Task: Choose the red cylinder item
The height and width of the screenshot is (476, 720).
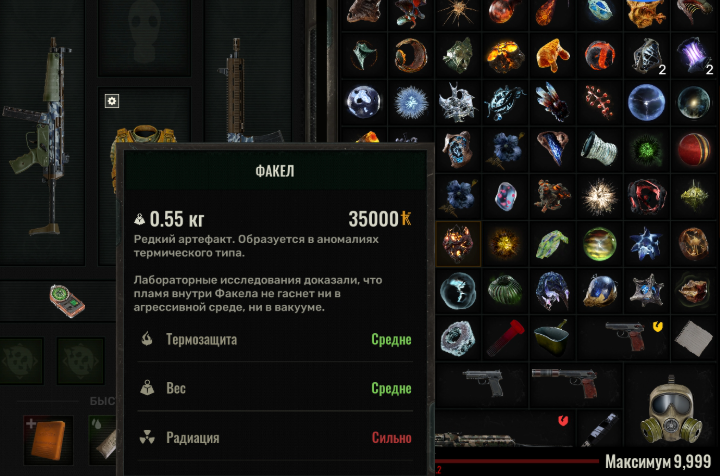Action: pyautogui.click(x=506, y=338)
